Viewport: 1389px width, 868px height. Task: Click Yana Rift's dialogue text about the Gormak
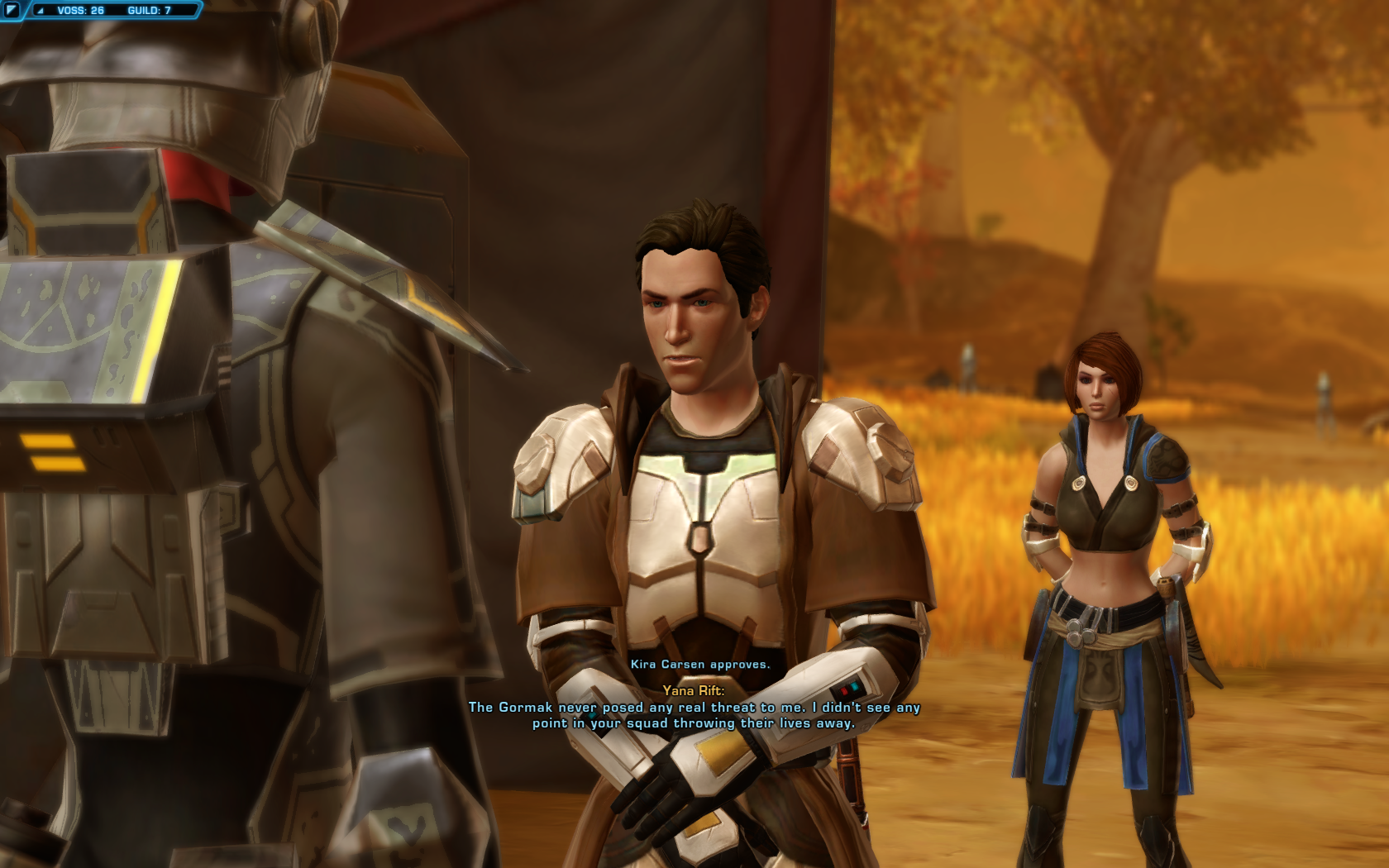695,716
